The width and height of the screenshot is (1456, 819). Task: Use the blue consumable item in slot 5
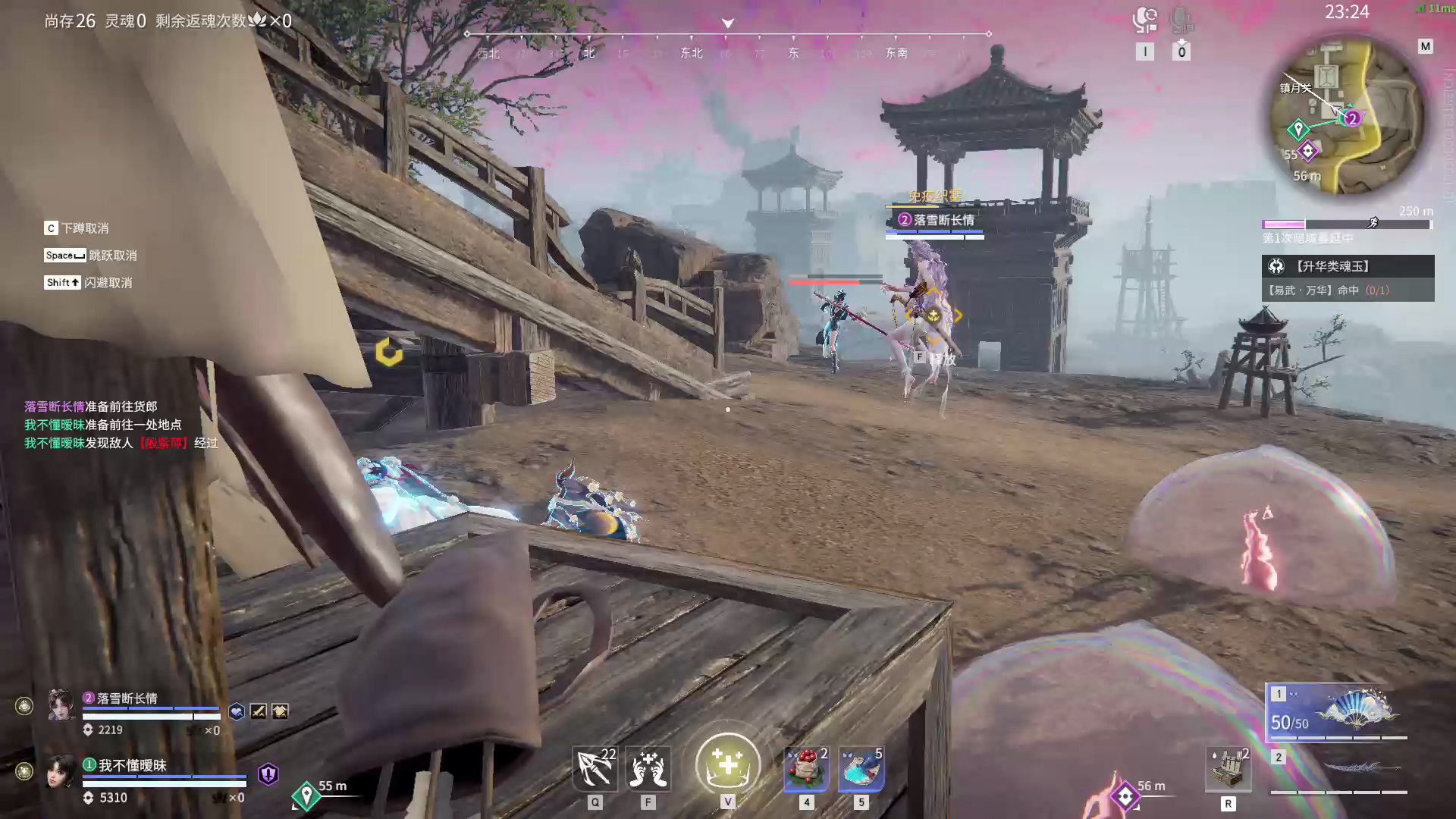click(861, 768)
